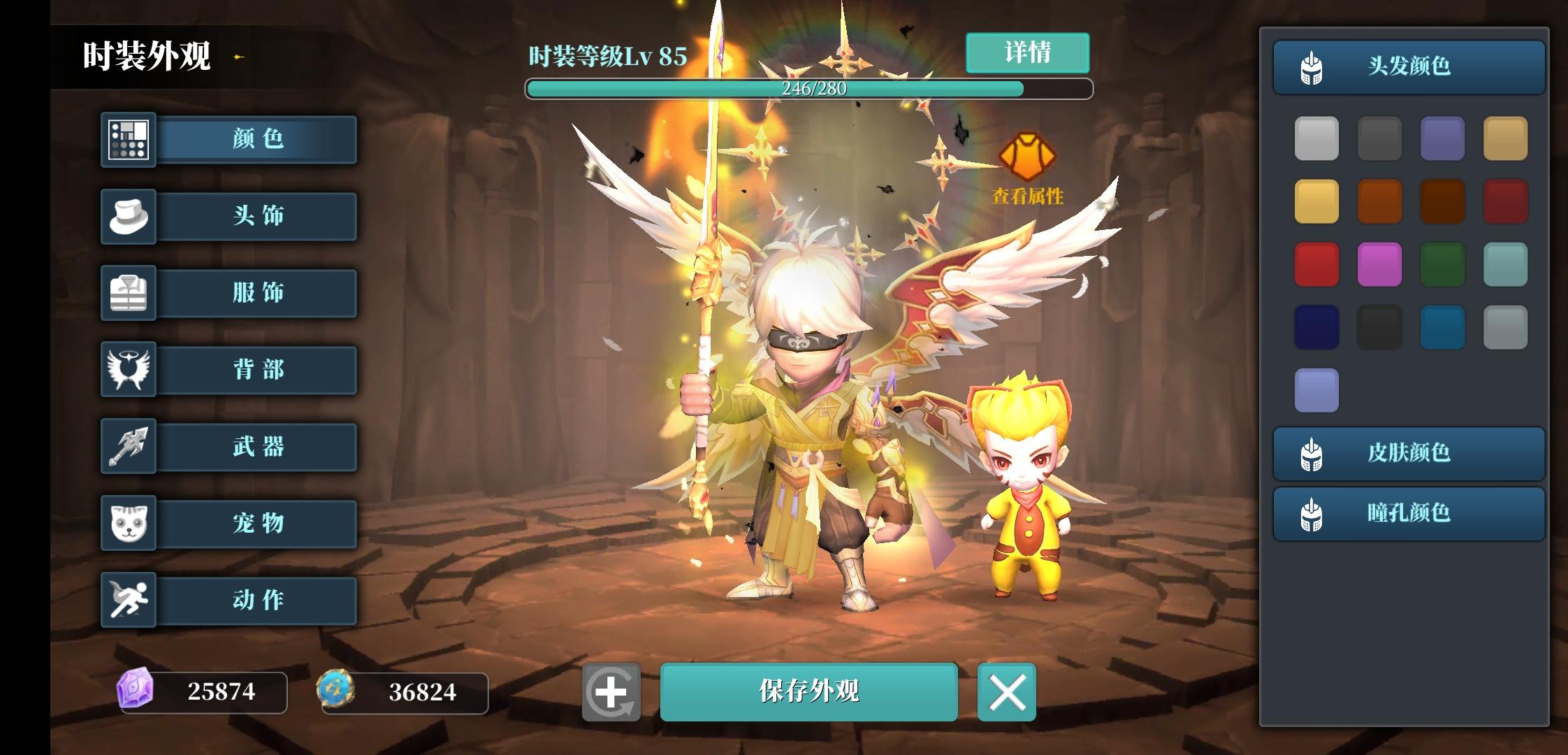Collapse the 头发颜色 panel
1568x755 pixels.
1408,67
